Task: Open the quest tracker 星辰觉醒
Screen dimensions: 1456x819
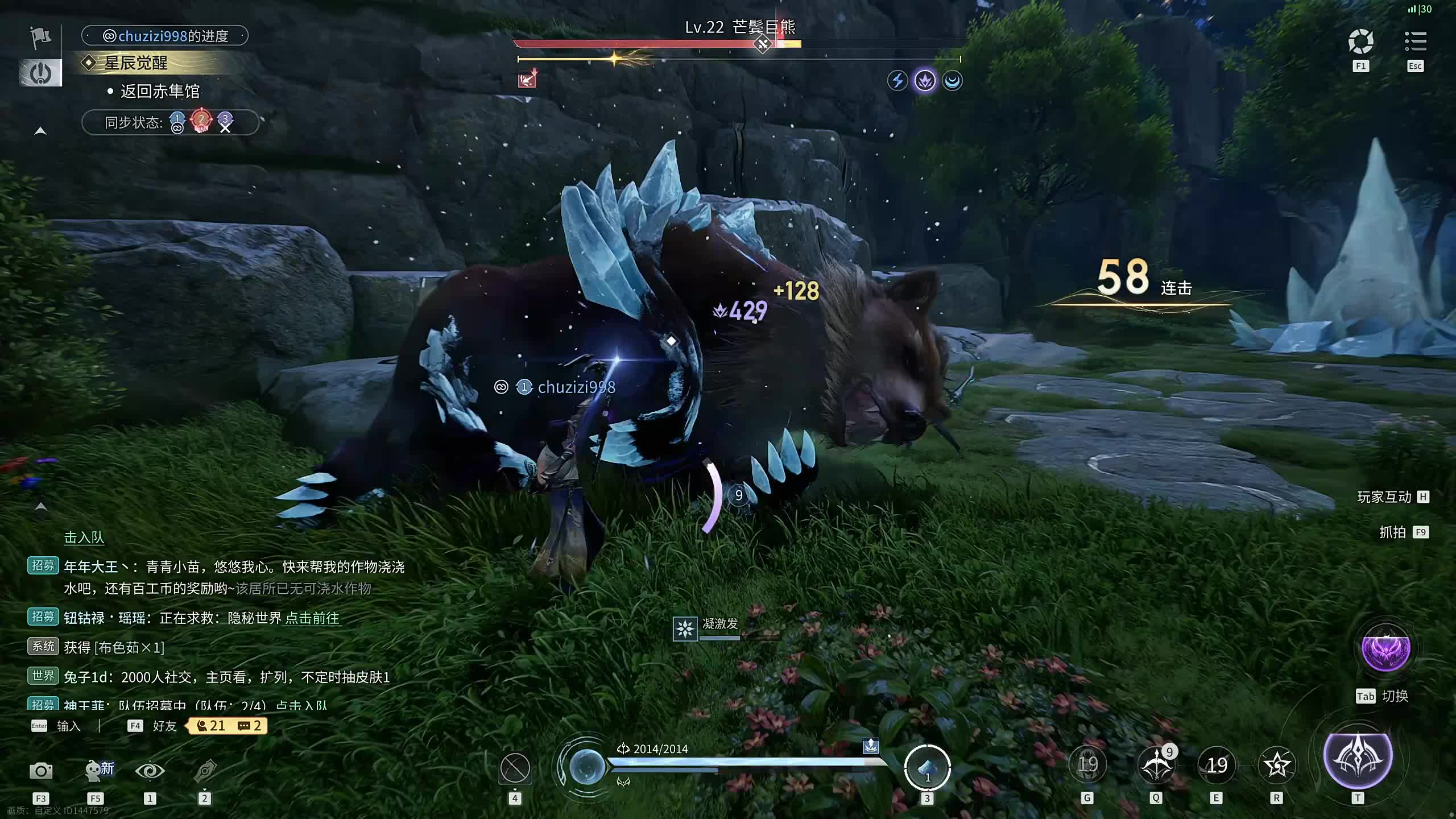Action: 136,63
